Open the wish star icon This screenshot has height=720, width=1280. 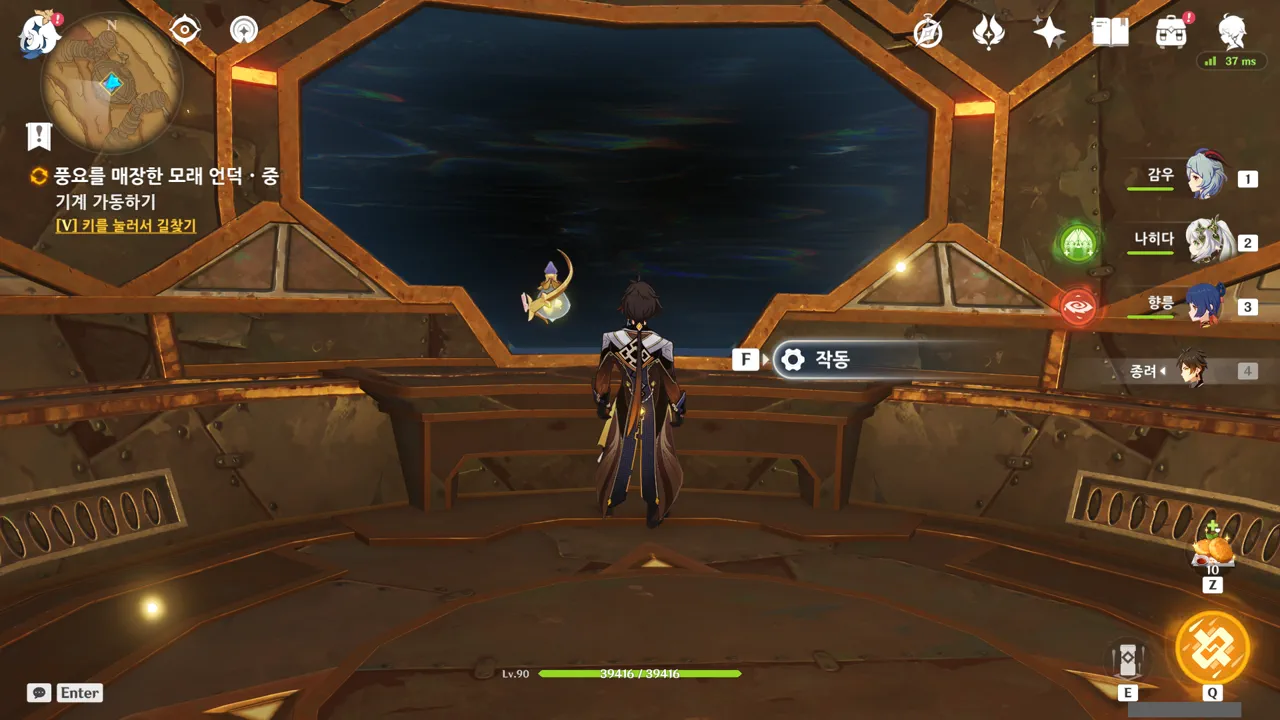(x=1049, y=33)
